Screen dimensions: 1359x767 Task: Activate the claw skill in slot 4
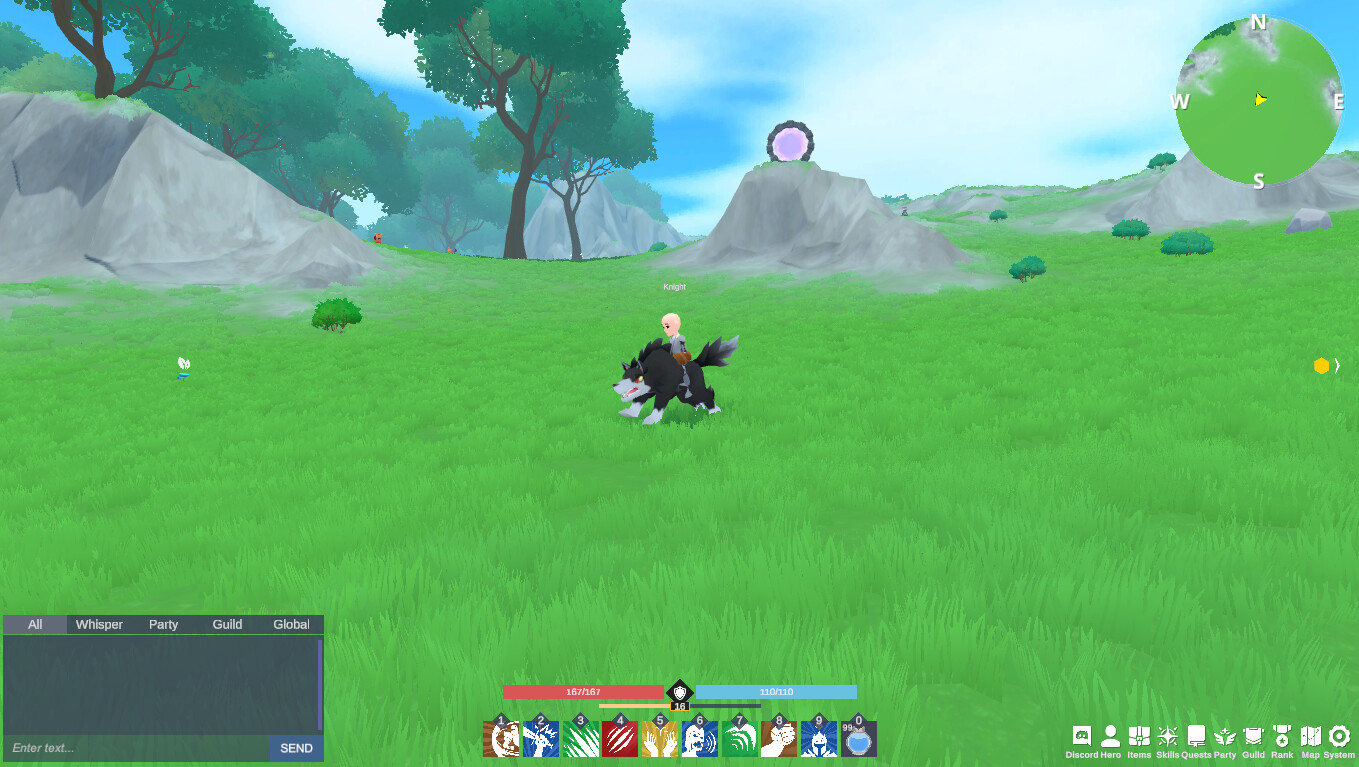click(620, 740)
